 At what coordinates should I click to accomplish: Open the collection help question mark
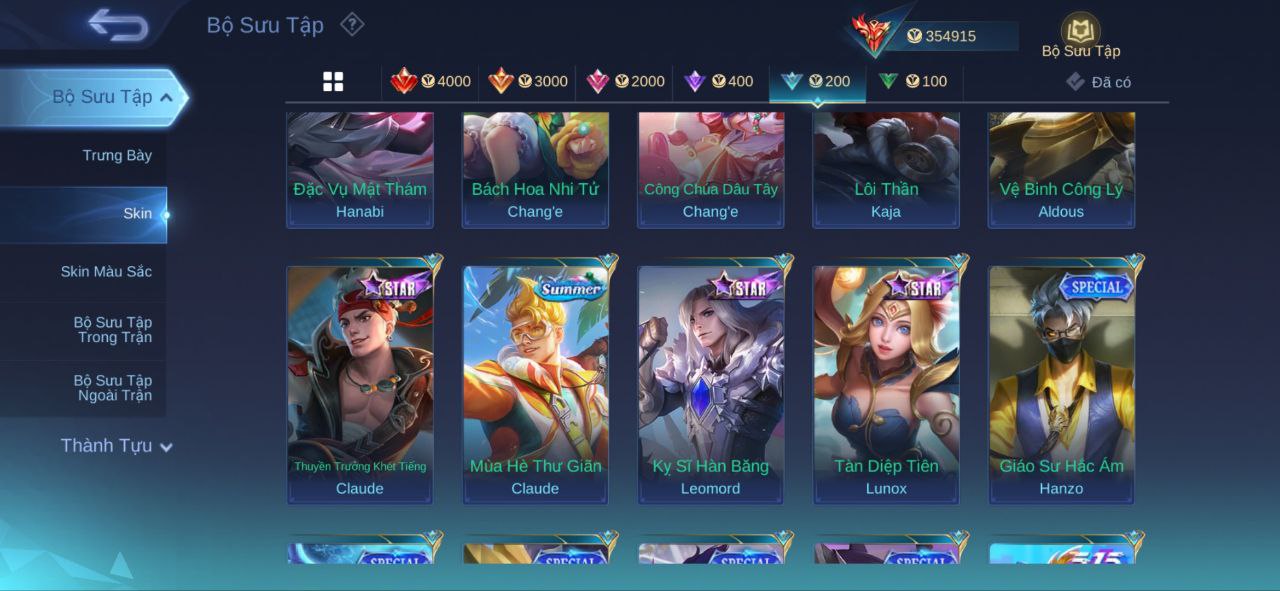[352, 24]
